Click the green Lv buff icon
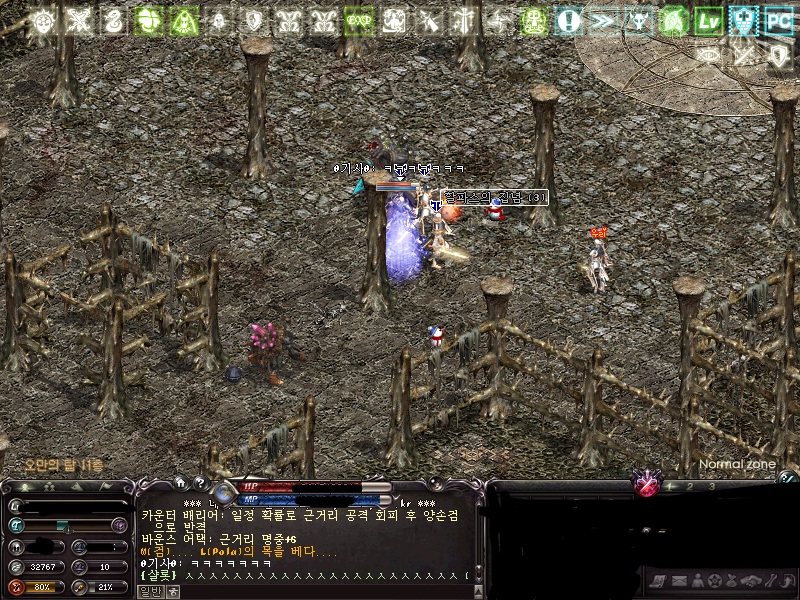 (x=709, y=20)
